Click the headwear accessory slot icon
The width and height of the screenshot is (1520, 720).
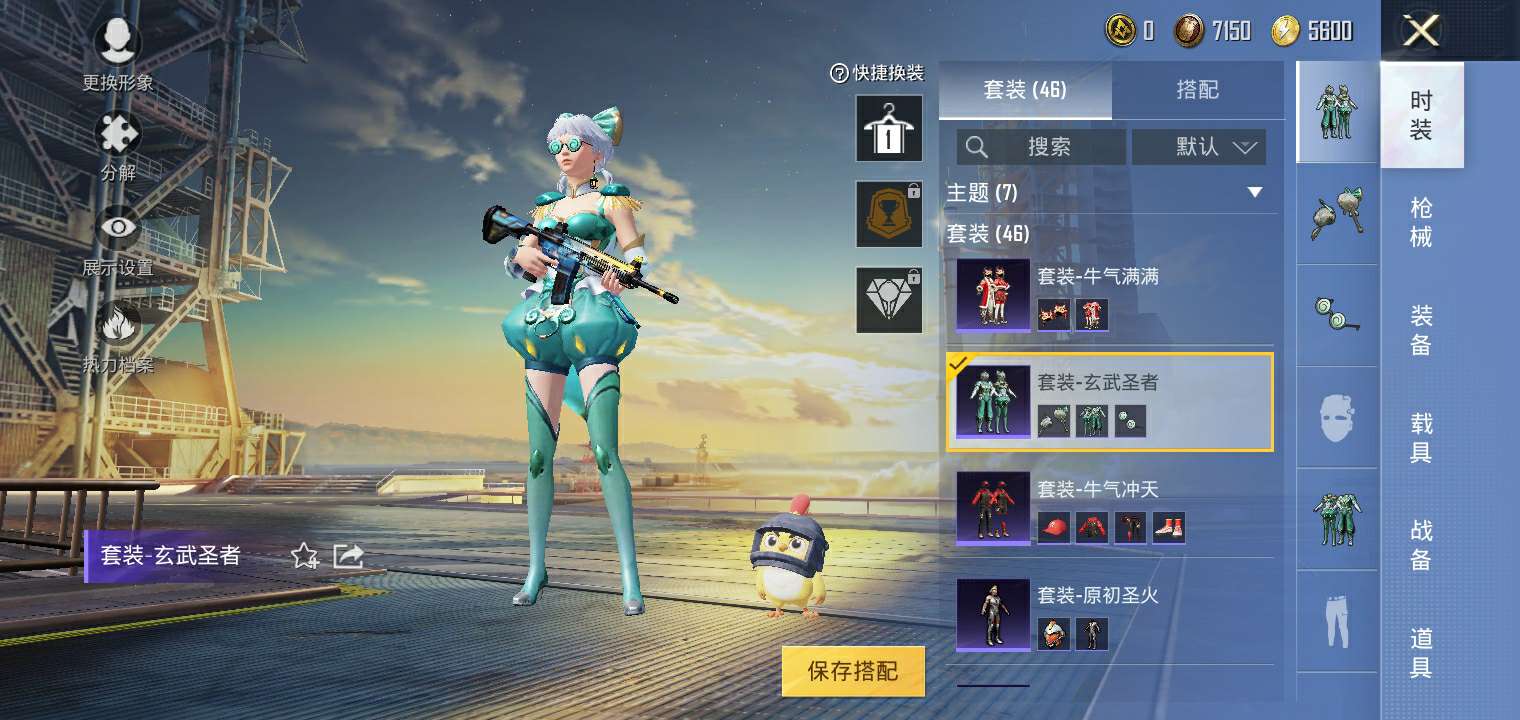(x=1337, y=213)
